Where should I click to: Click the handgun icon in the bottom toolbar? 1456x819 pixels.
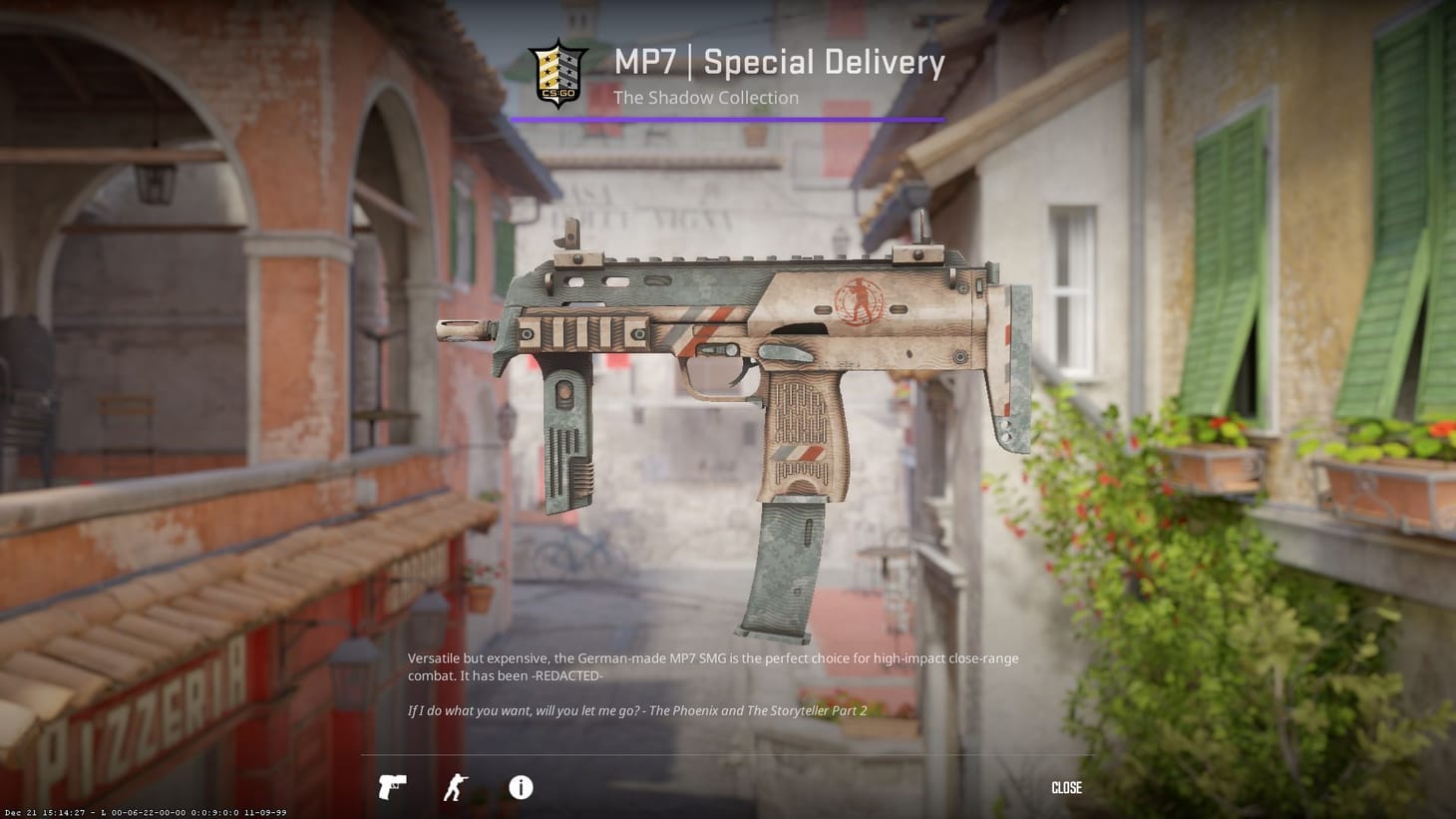(392, 788)
